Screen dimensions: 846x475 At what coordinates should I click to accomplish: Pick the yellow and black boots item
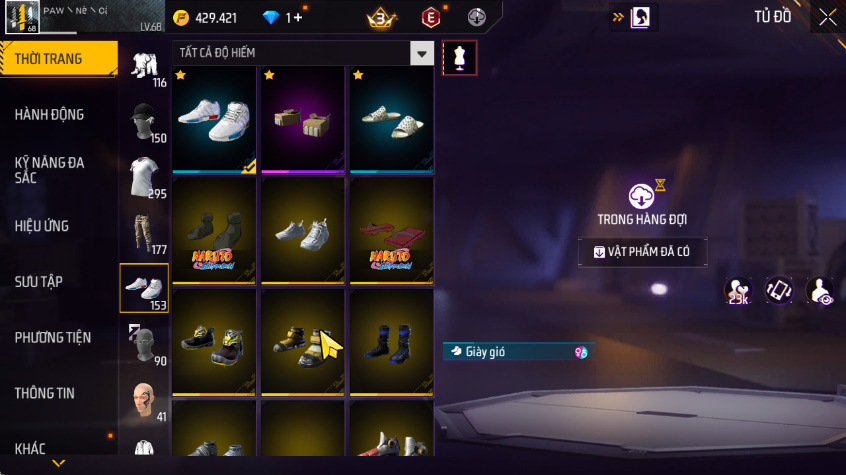click(x=303, y=340)
